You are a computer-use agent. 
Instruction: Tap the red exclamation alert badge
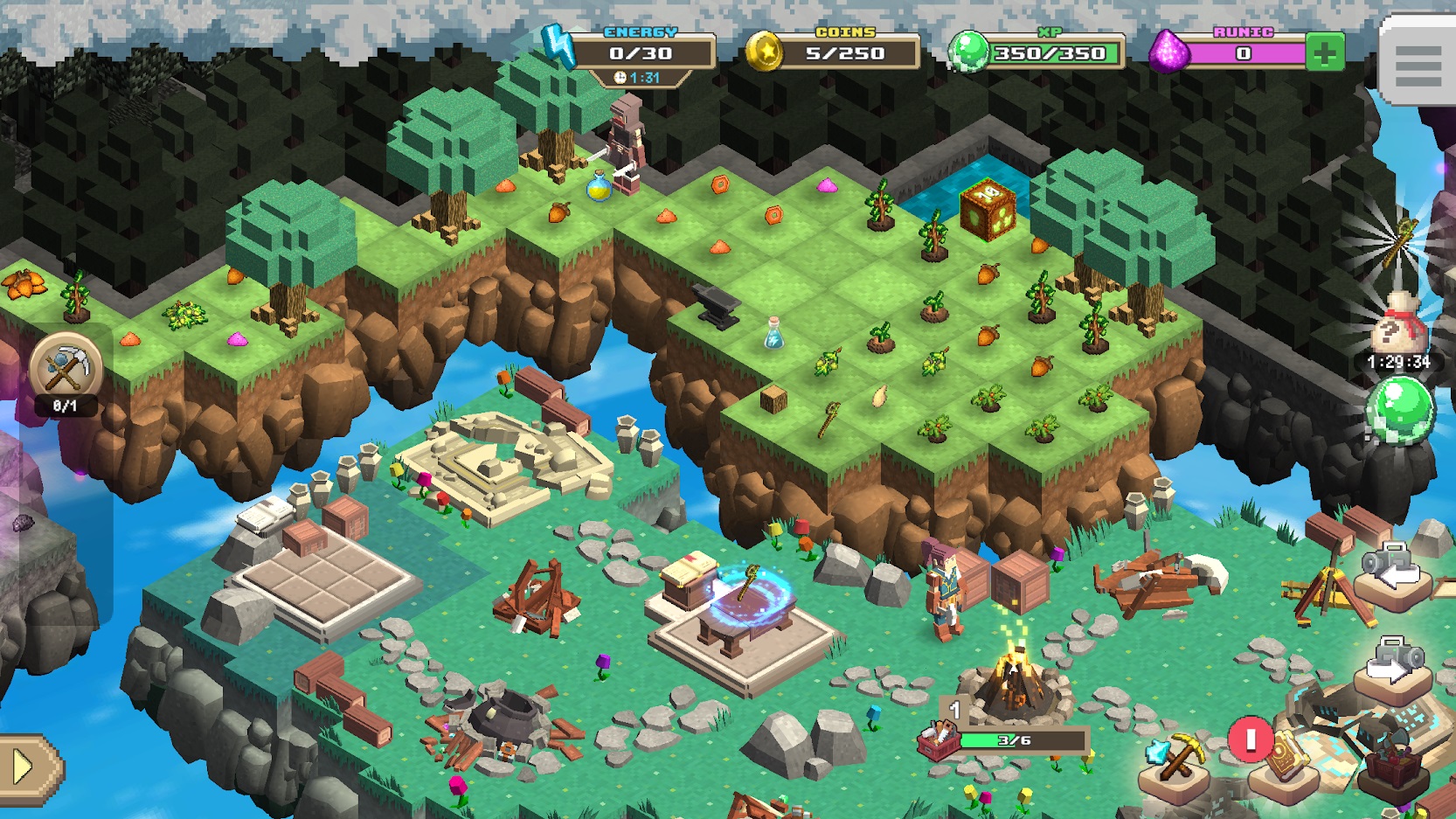coord(1250,738)
